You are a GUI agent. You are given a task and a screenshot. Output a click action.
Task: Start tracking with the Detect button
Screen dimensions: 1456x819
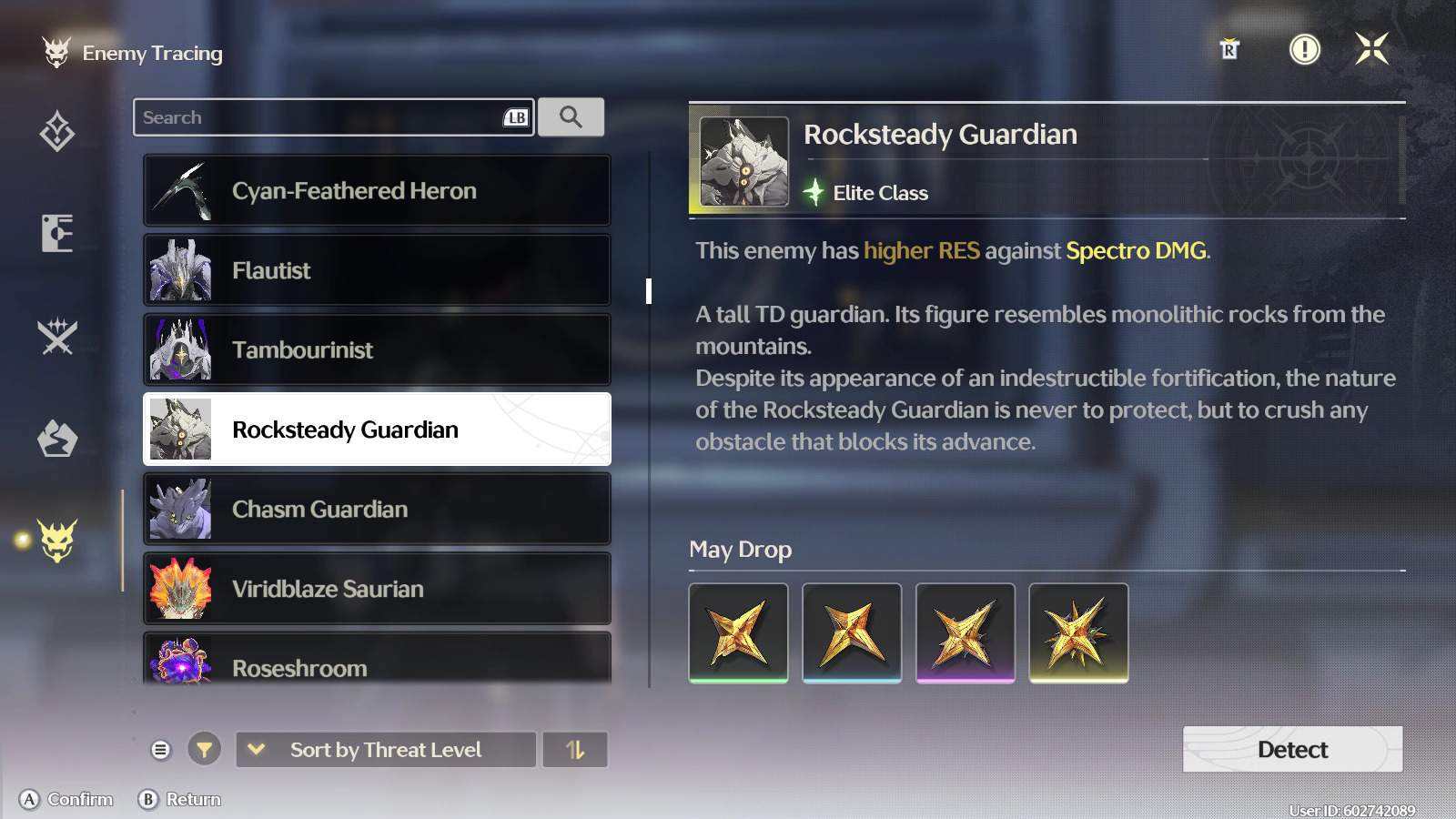(x=1292, y=749)
